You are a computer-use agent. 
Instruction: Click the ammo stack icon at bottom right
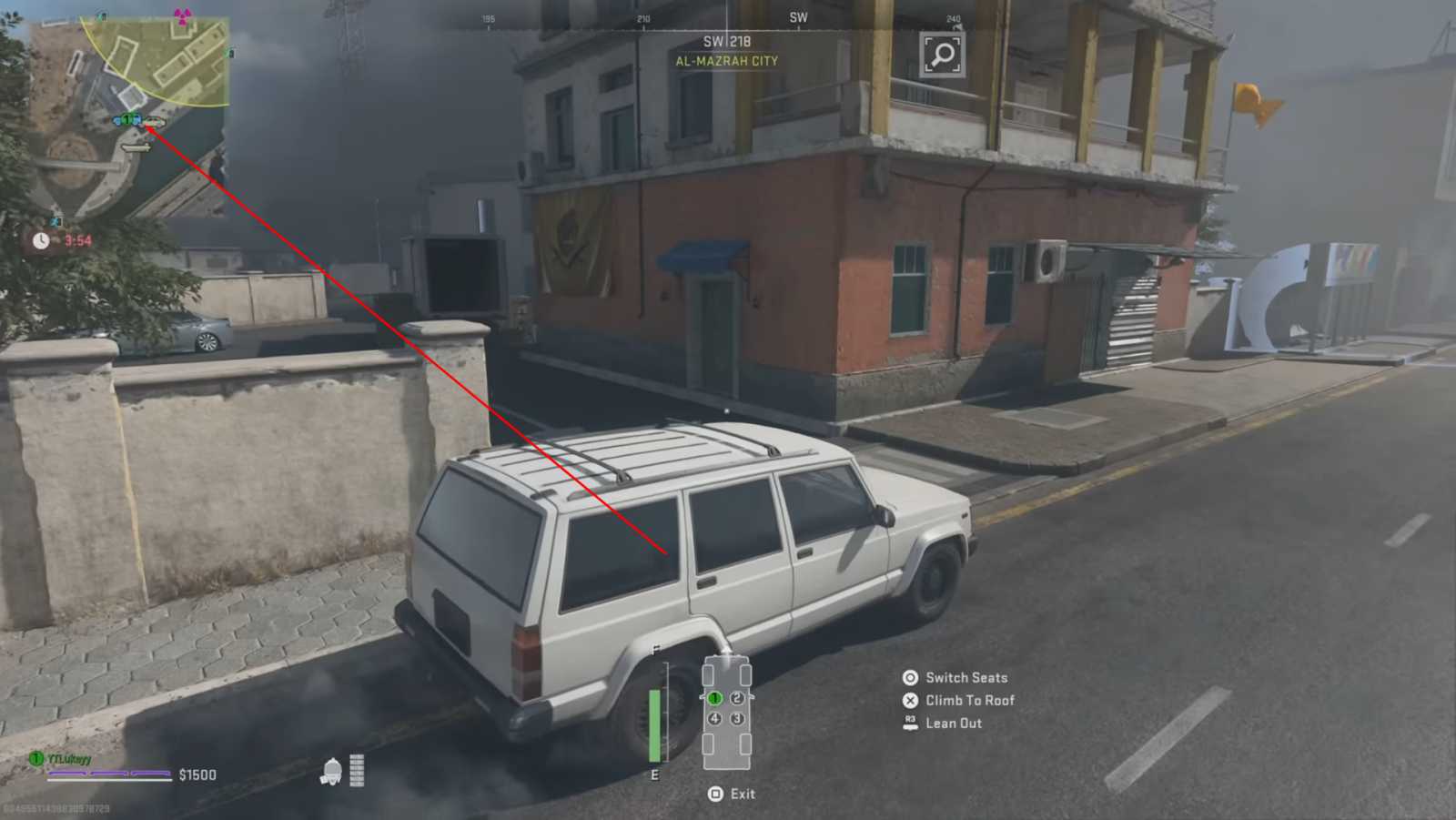click(x=357, y=771)
